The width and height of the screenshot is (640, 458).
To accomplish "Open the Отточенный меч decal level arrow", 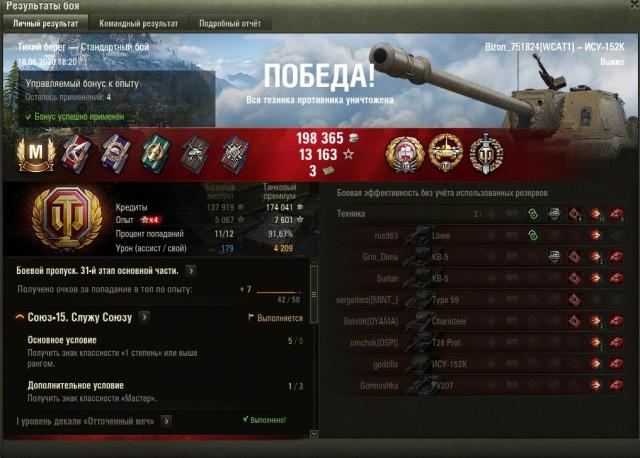I will [167, 421].
